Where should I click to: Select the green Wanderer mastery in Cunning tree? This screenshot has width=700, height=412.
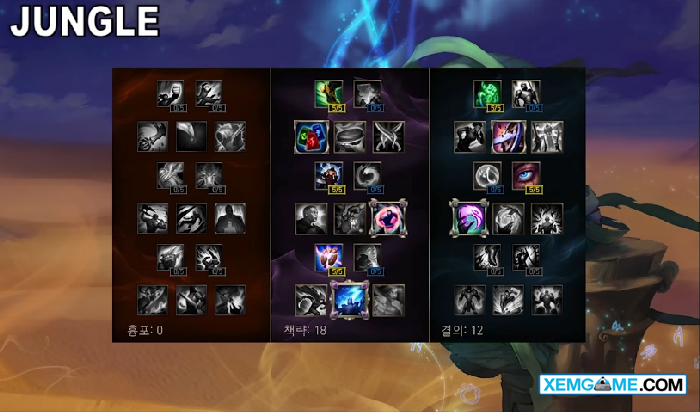coord(329,94)
